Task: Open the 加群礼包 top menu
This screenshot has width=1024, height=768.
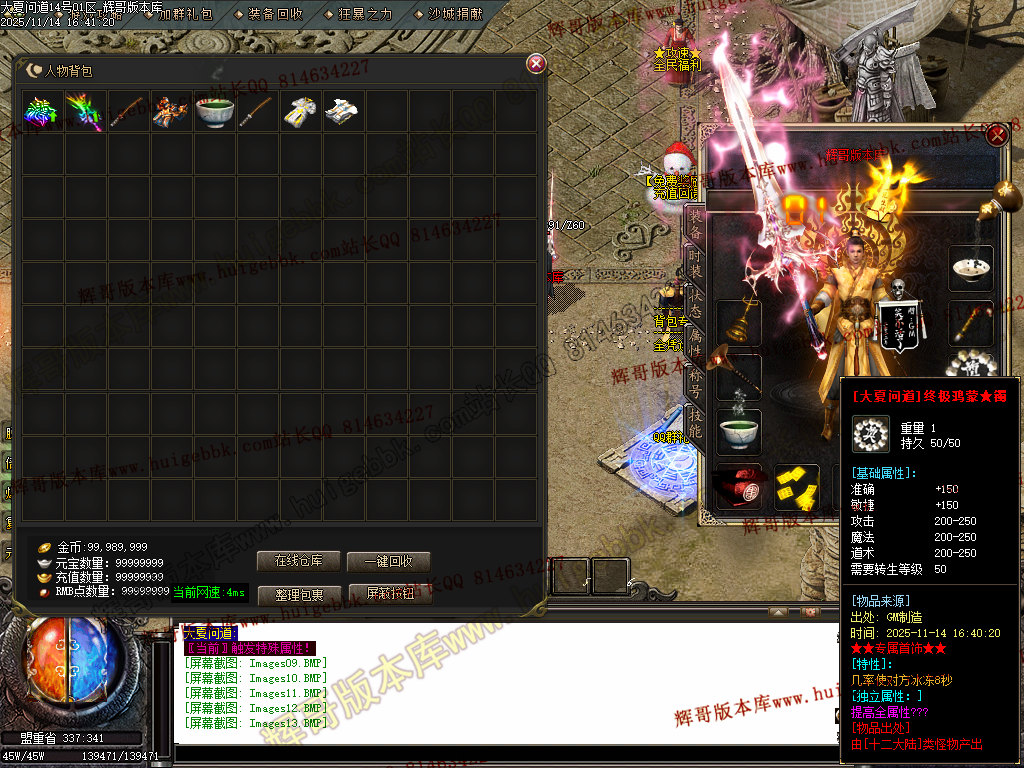Action: point(184,14)
